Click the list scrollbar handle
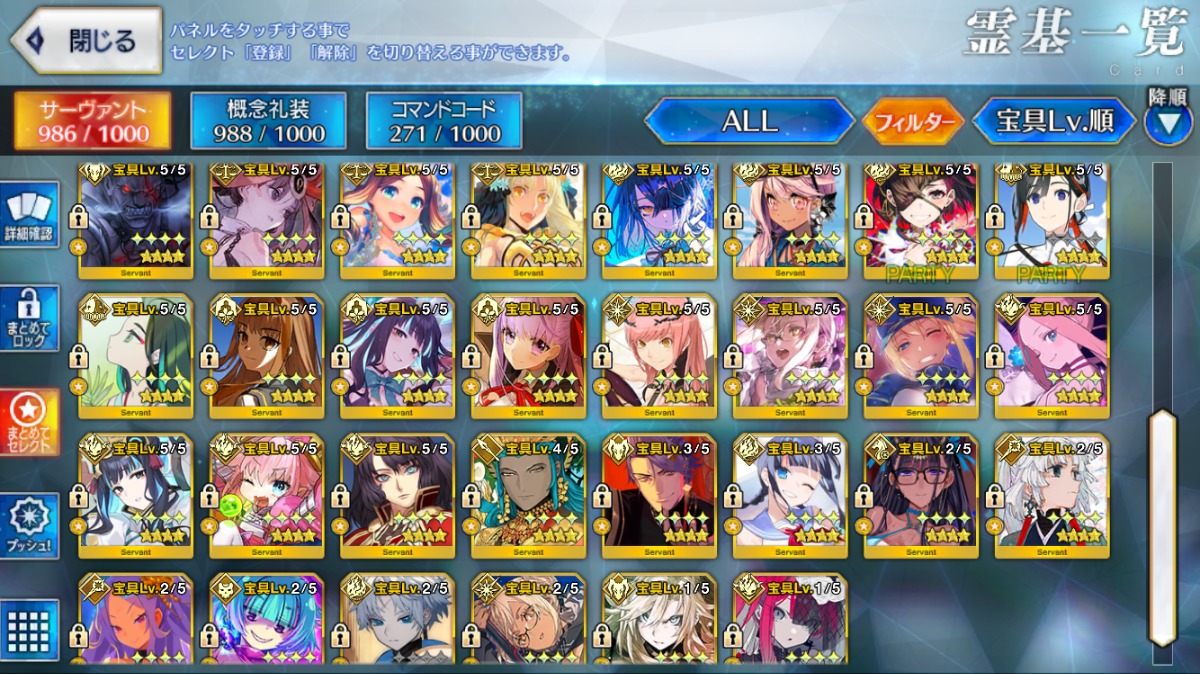 1162,525
